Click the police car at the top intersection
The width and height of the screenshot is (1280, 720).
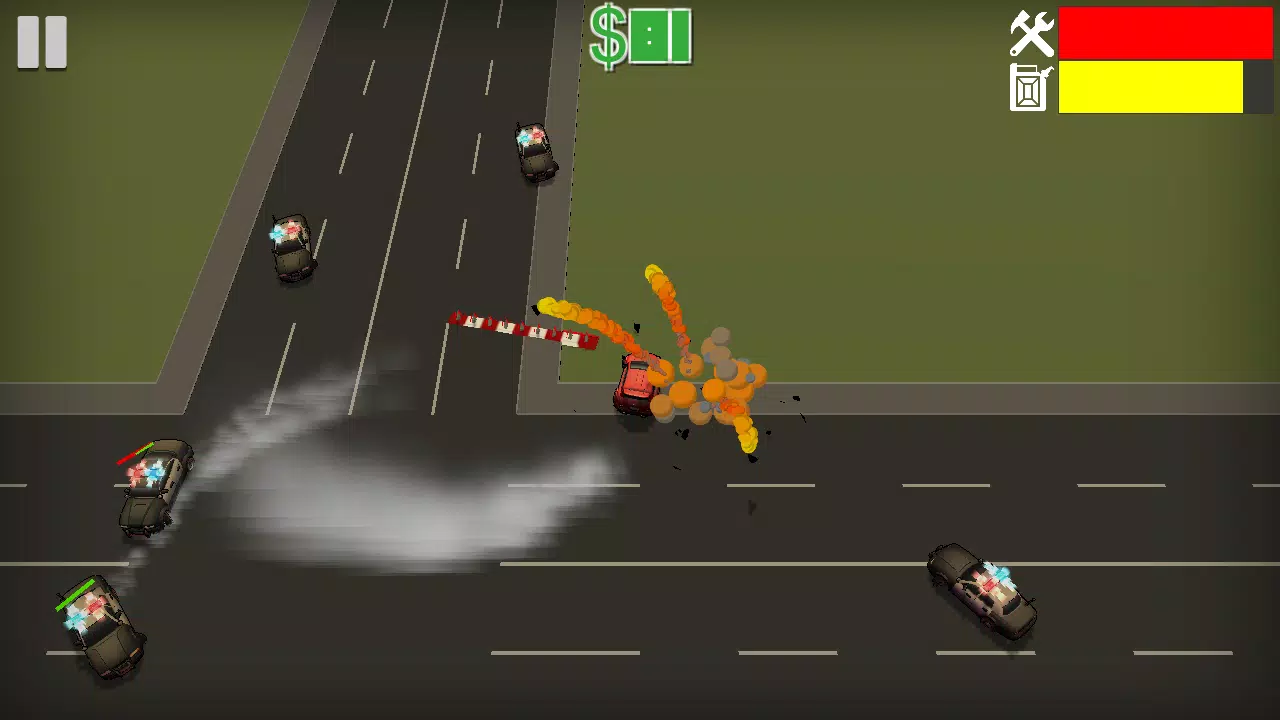tap(535, 152)
